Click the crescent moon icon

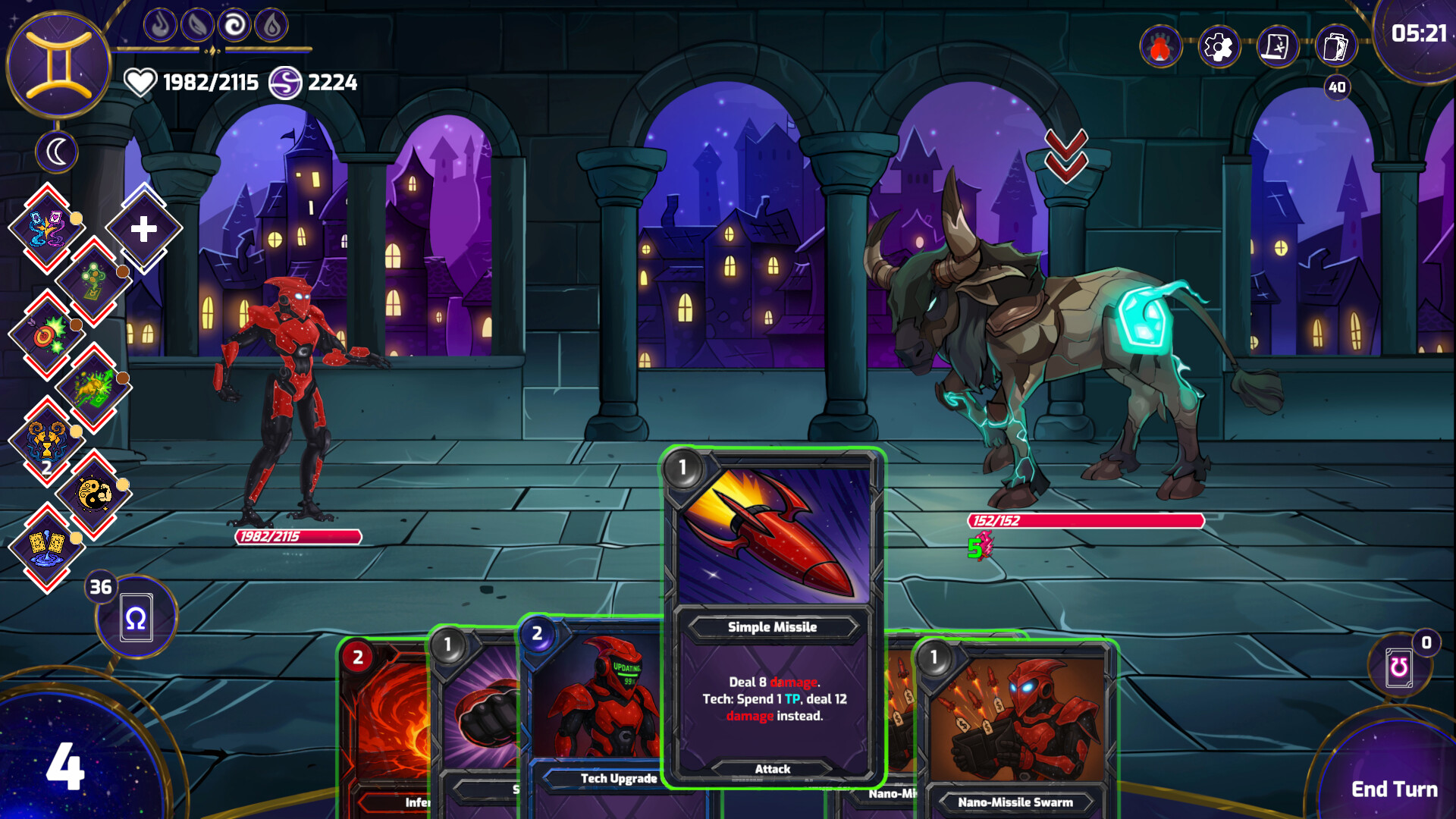57,152
